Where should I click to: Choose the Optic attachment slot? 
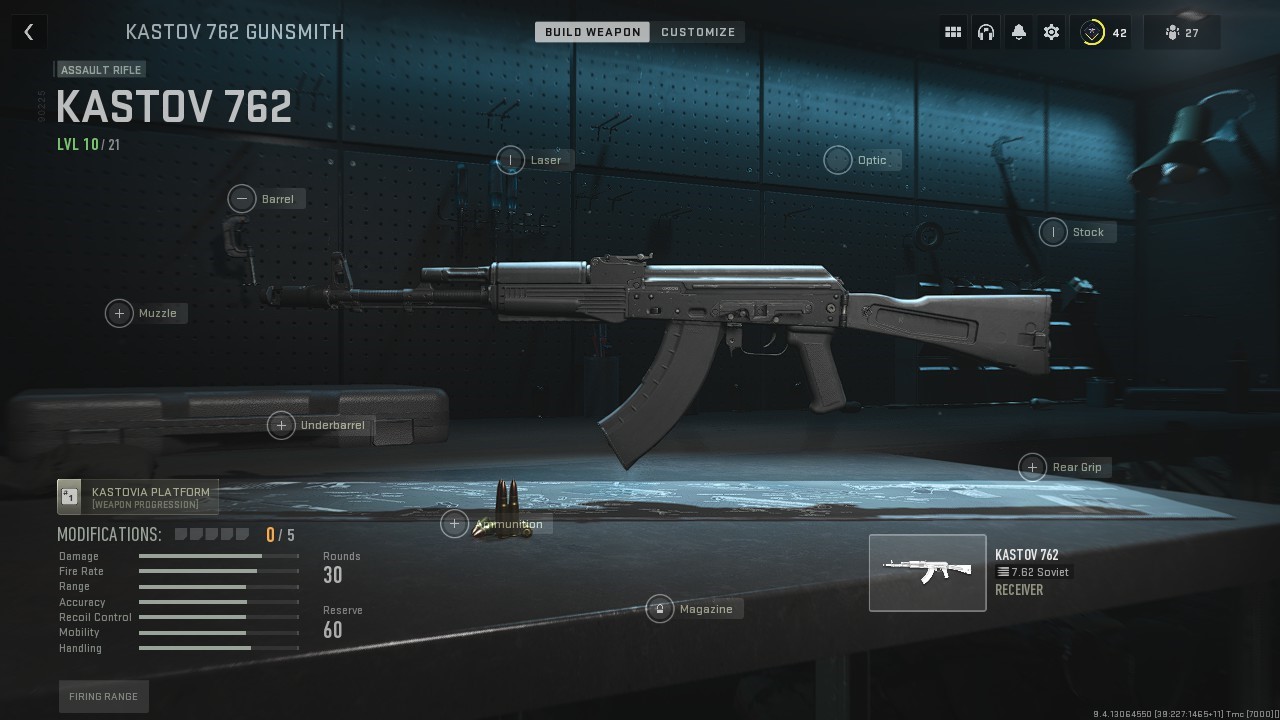click(838, 160)
